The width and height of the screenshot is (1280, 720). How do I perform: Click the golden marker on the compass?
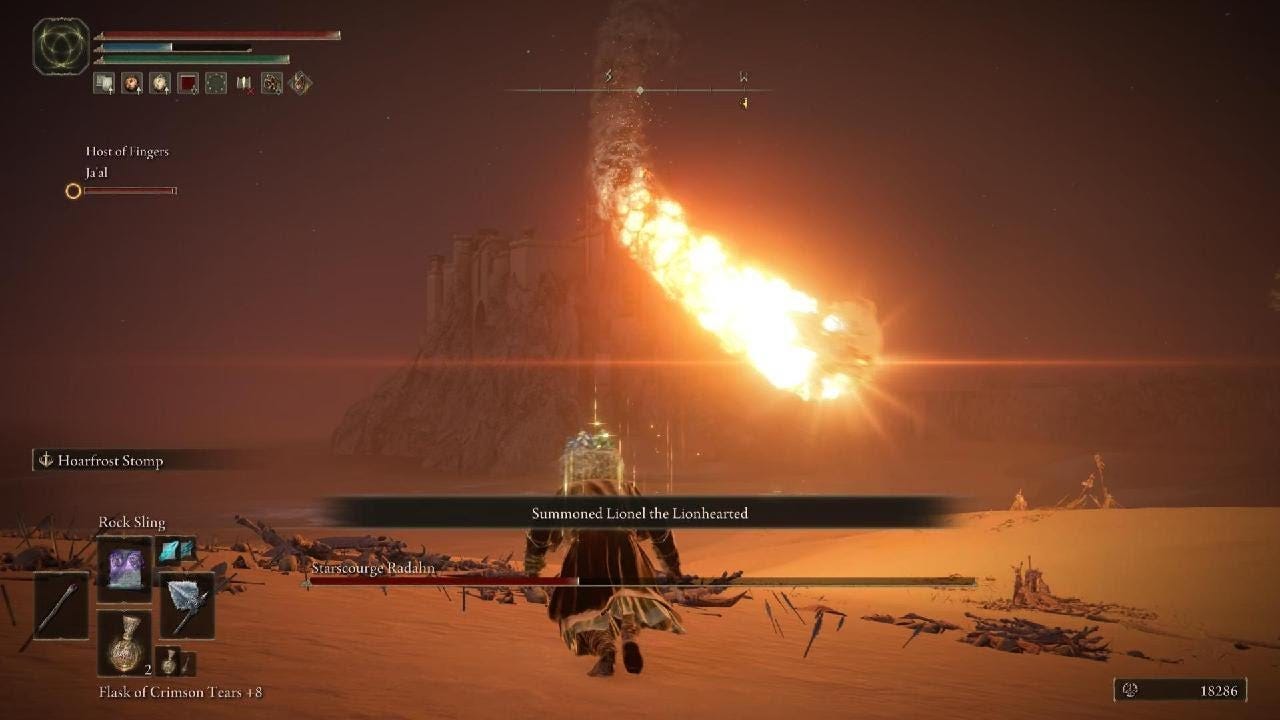pyautogui.click(x=744, y=102)
